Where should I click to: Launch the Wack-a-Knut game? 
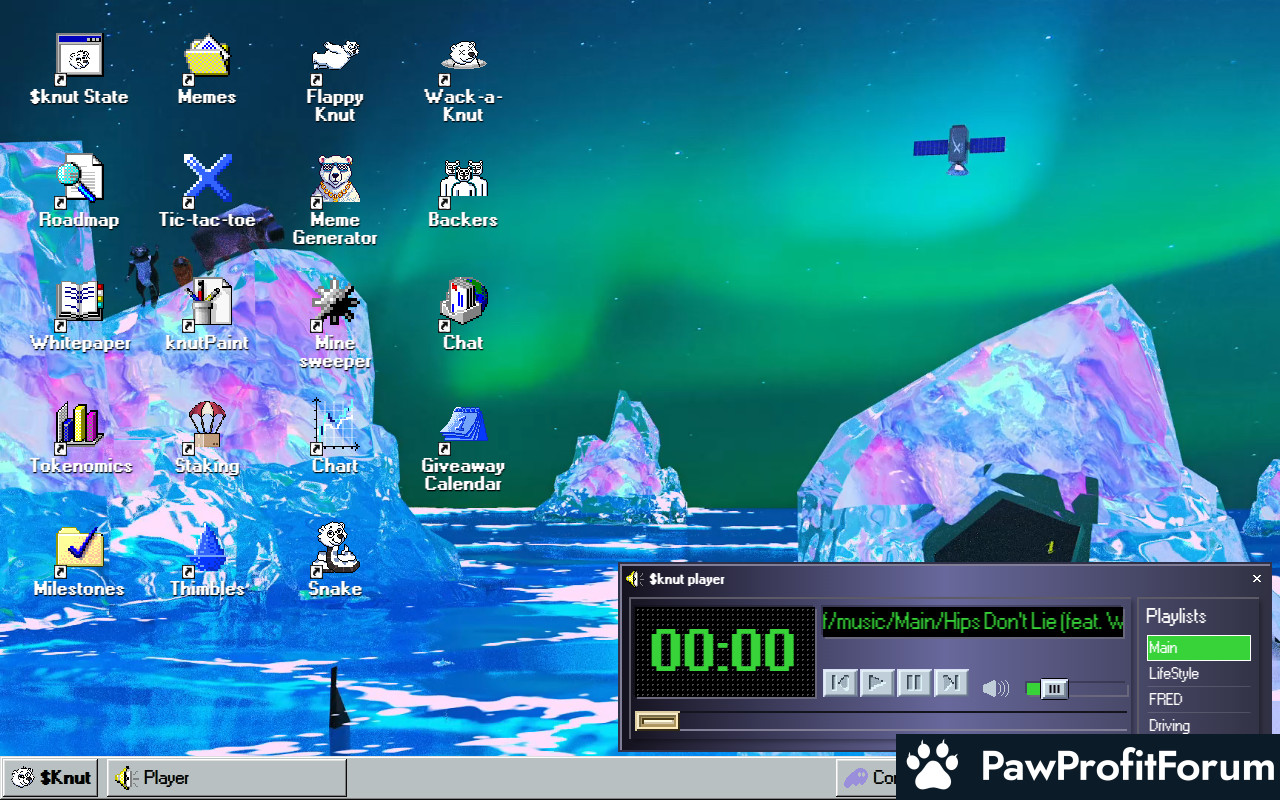[463, 58]
